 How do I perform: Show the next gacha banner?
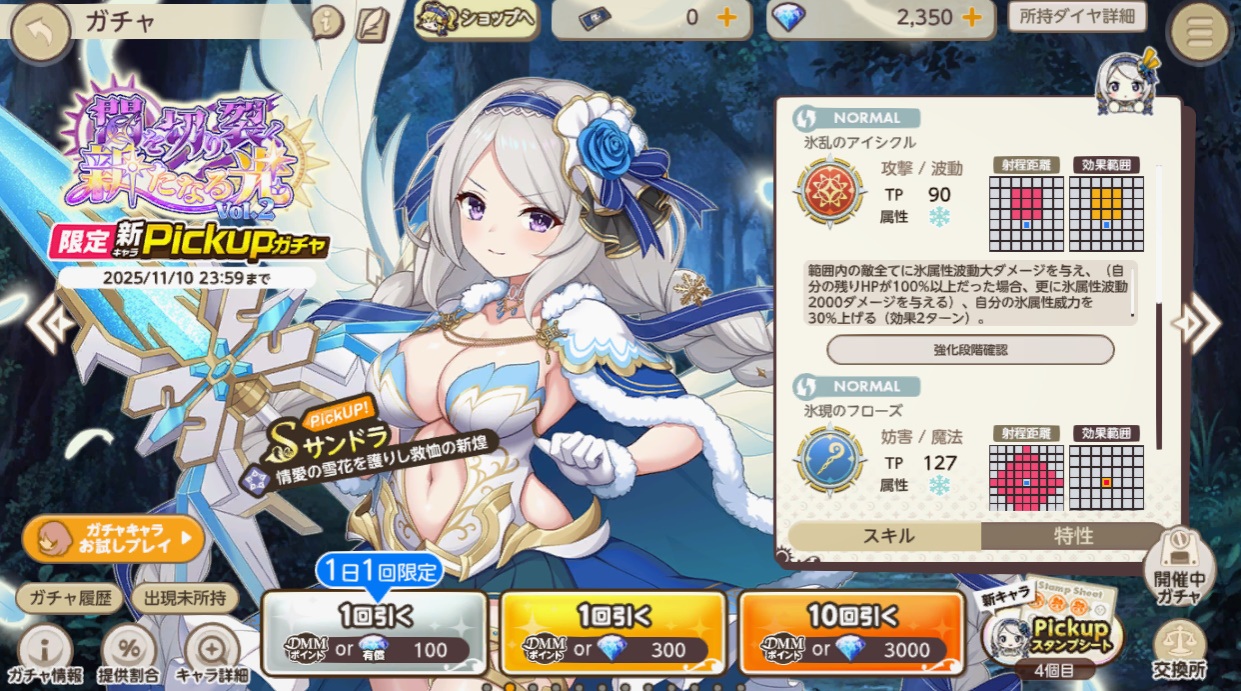[x=1197, y=322]
